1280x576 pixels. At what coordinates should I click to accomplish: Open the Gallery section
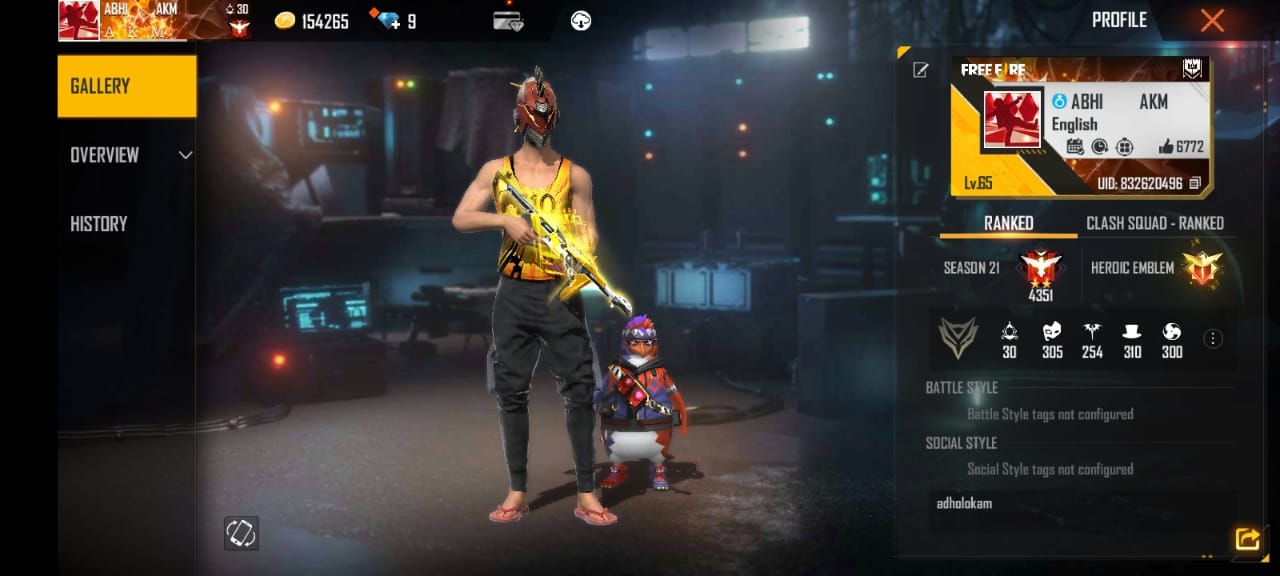(127, 86)
